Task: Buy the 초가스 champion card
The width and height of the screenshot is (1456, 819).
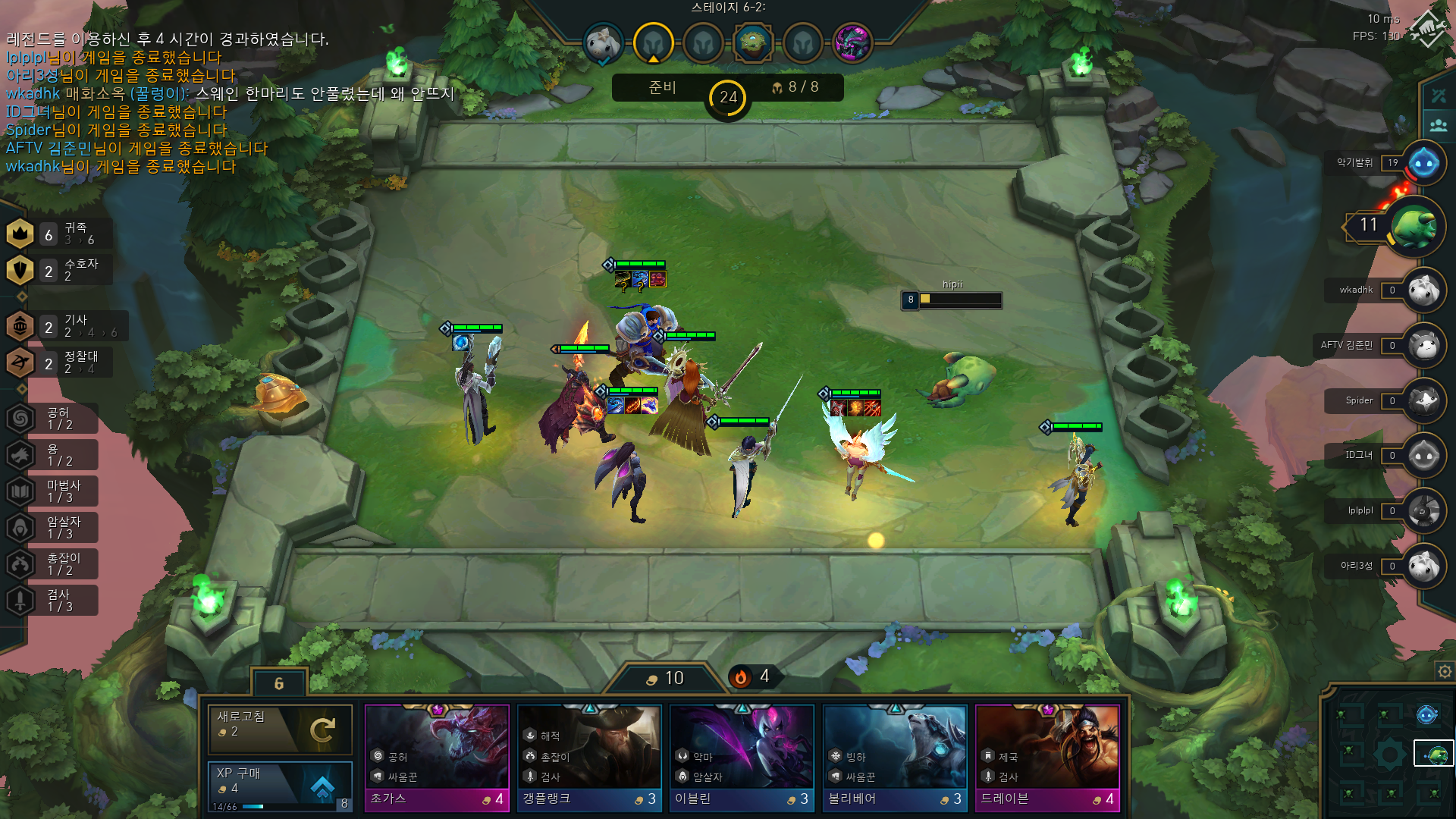Action: coord(437,757)
